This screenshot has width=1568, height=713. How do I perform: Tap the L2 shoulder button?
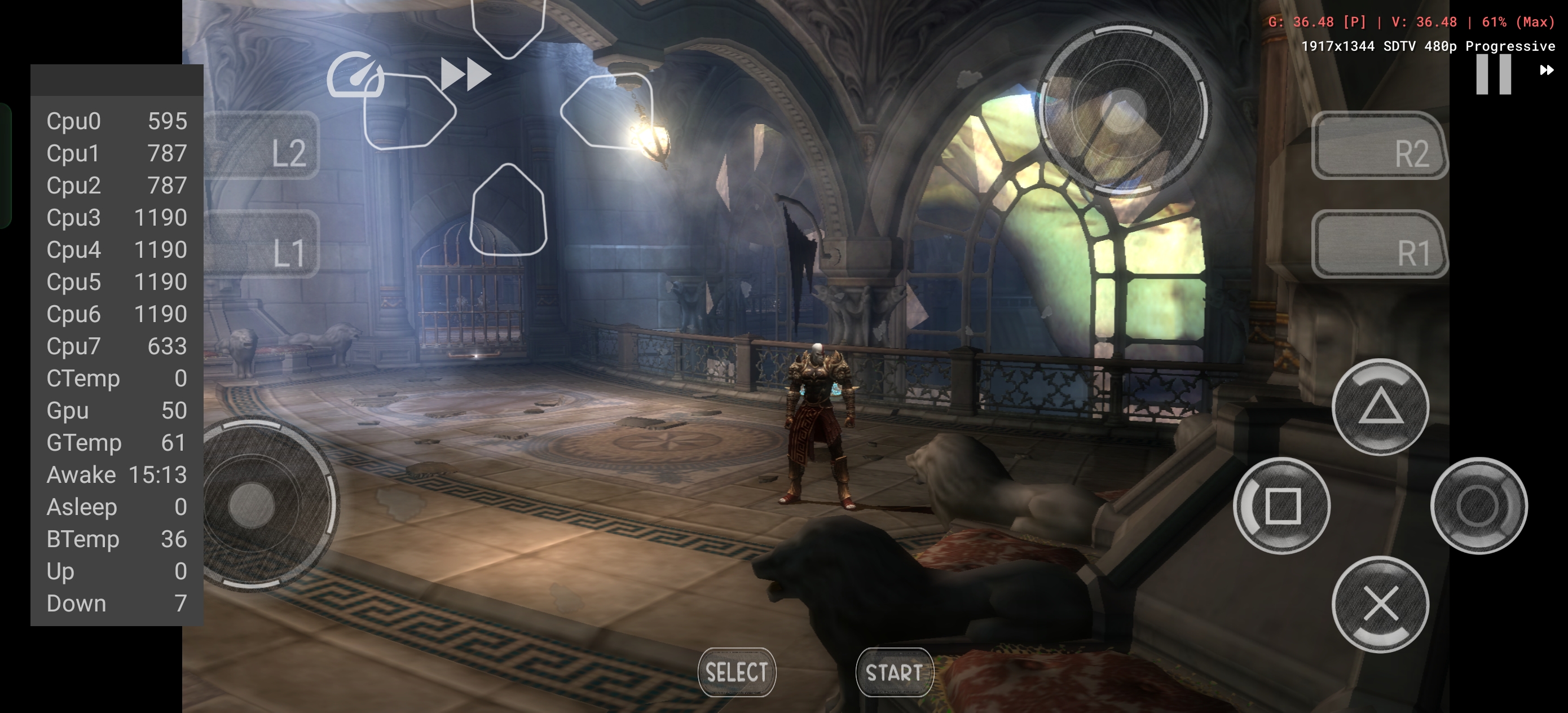tap(262, 146)
